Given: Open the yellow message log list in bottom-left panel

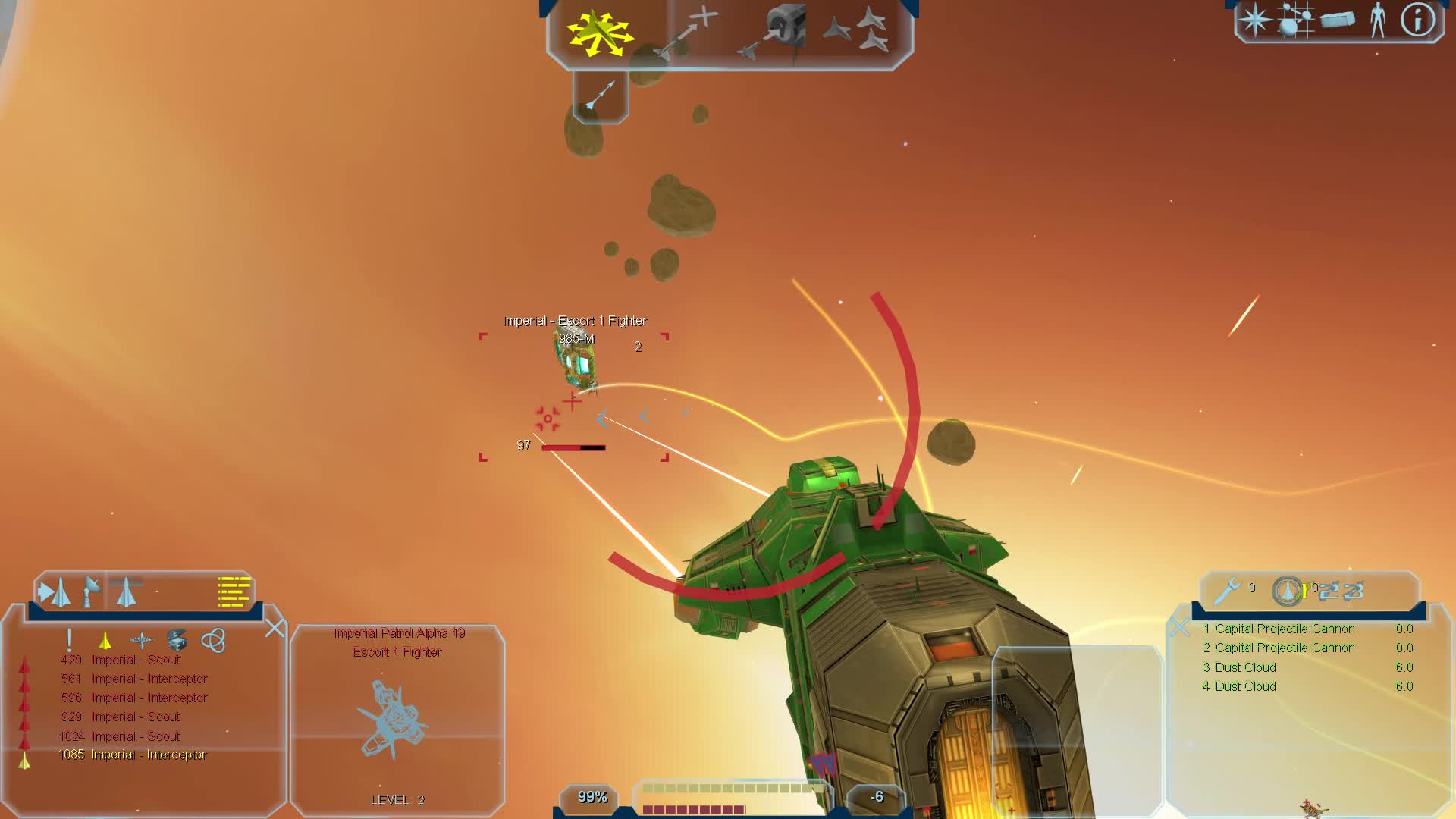Looking at the screenshot, I should 234,591.
